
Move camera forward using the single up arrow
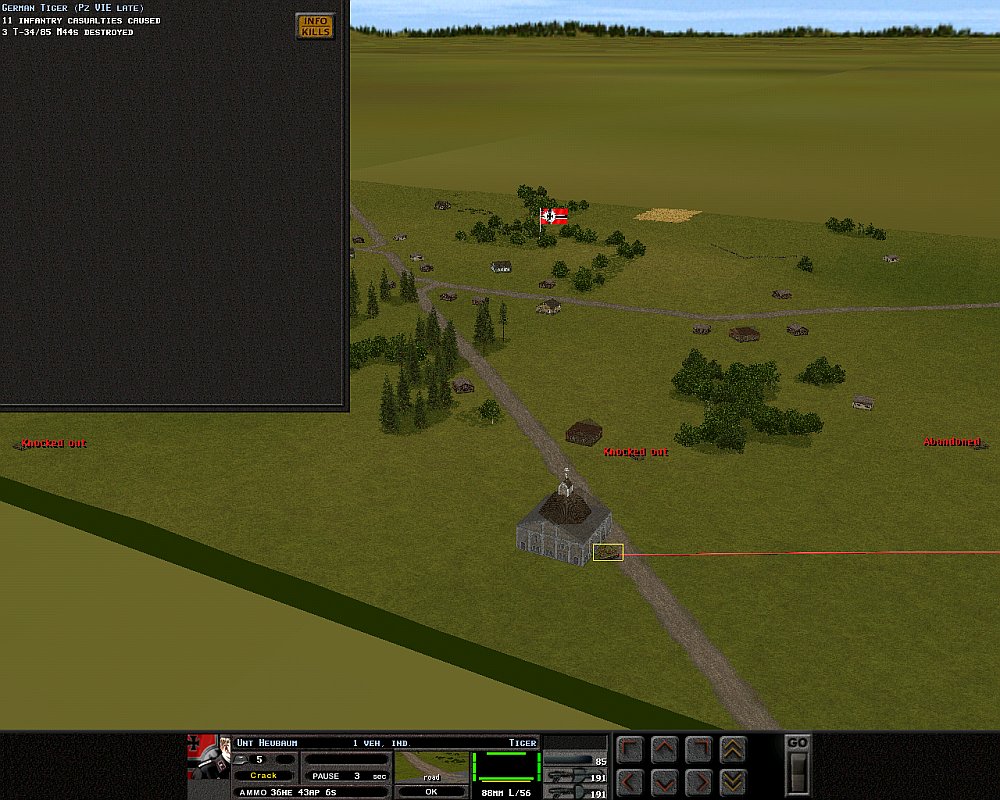pyautogui.click(x=664, y=749)
